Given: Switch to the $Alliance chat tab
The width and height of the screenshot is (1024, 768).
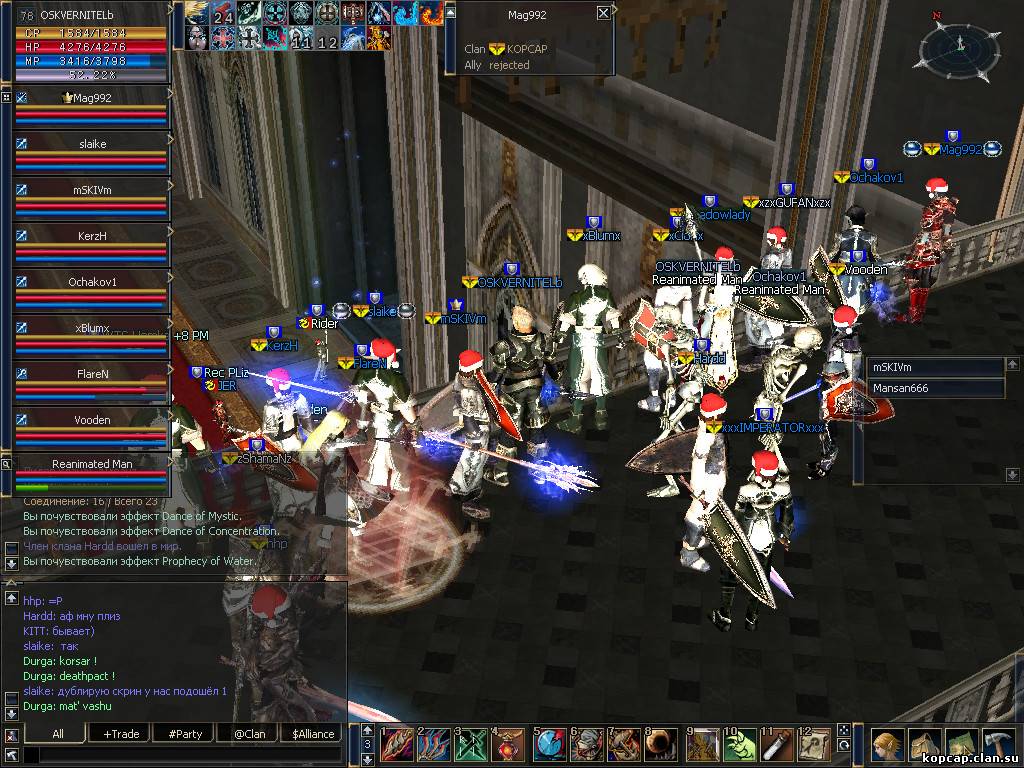Looking at the screenshot, I should coord(313,734).
